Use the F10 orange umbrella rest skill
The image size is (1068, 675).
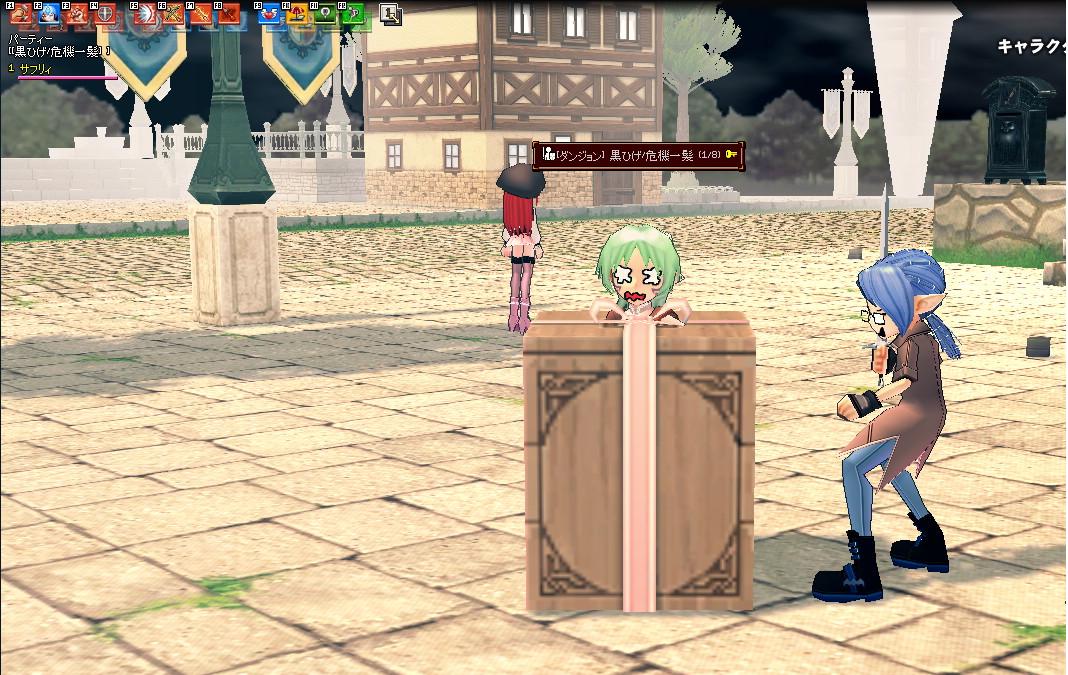pyautogui.click(x=296, y=15)
